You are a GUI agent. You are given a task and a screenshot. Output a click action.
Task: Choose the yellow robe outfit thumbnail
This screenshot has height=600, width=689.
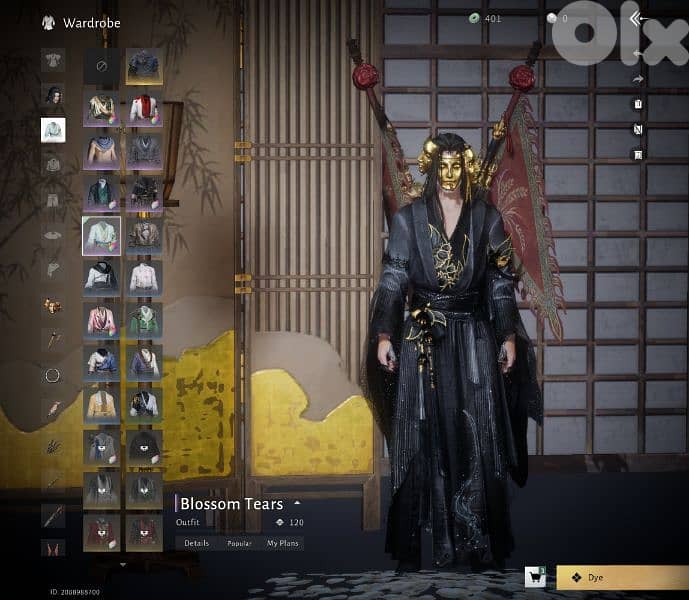101,403
